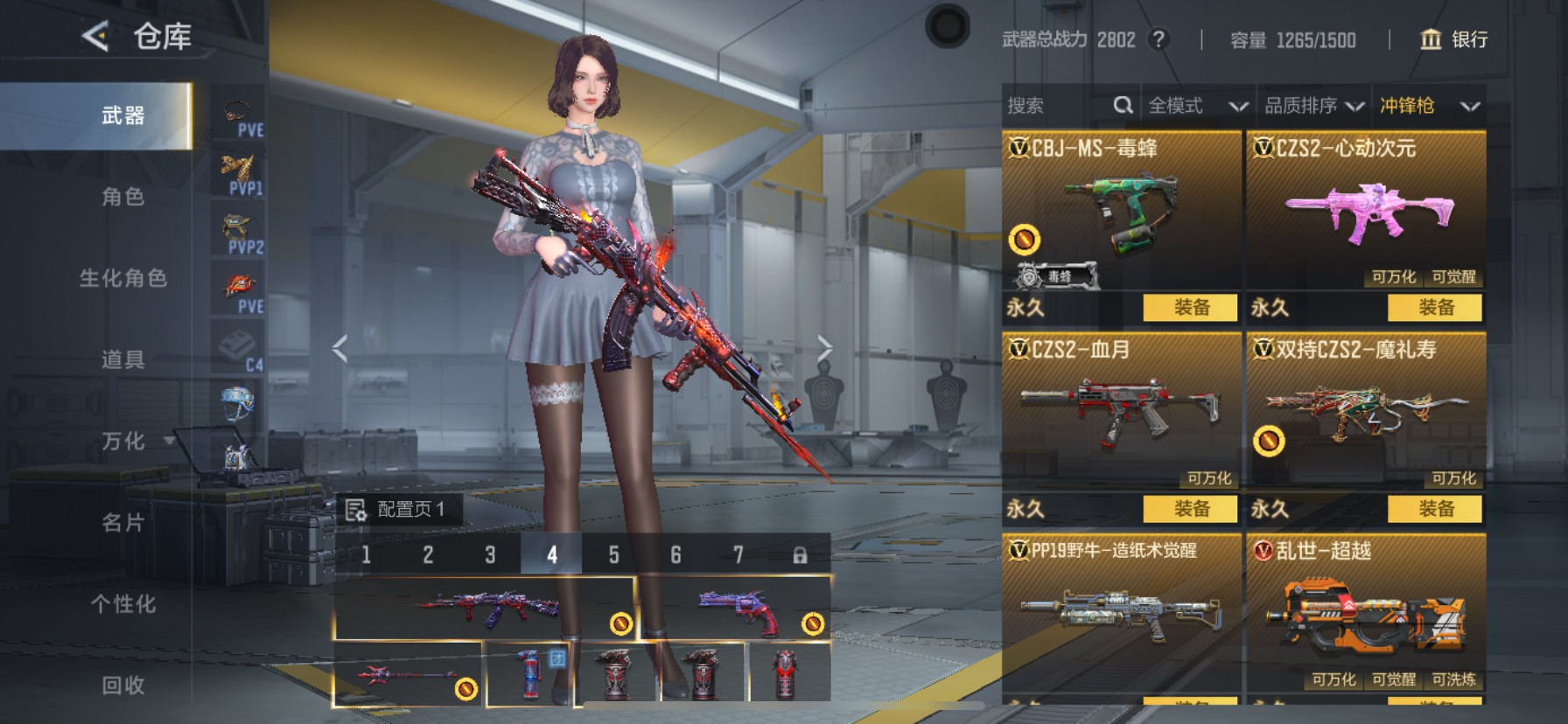Switch to the 个性化 tab
The height and width of the screenshot is (724, 1568).
[122, 604]
